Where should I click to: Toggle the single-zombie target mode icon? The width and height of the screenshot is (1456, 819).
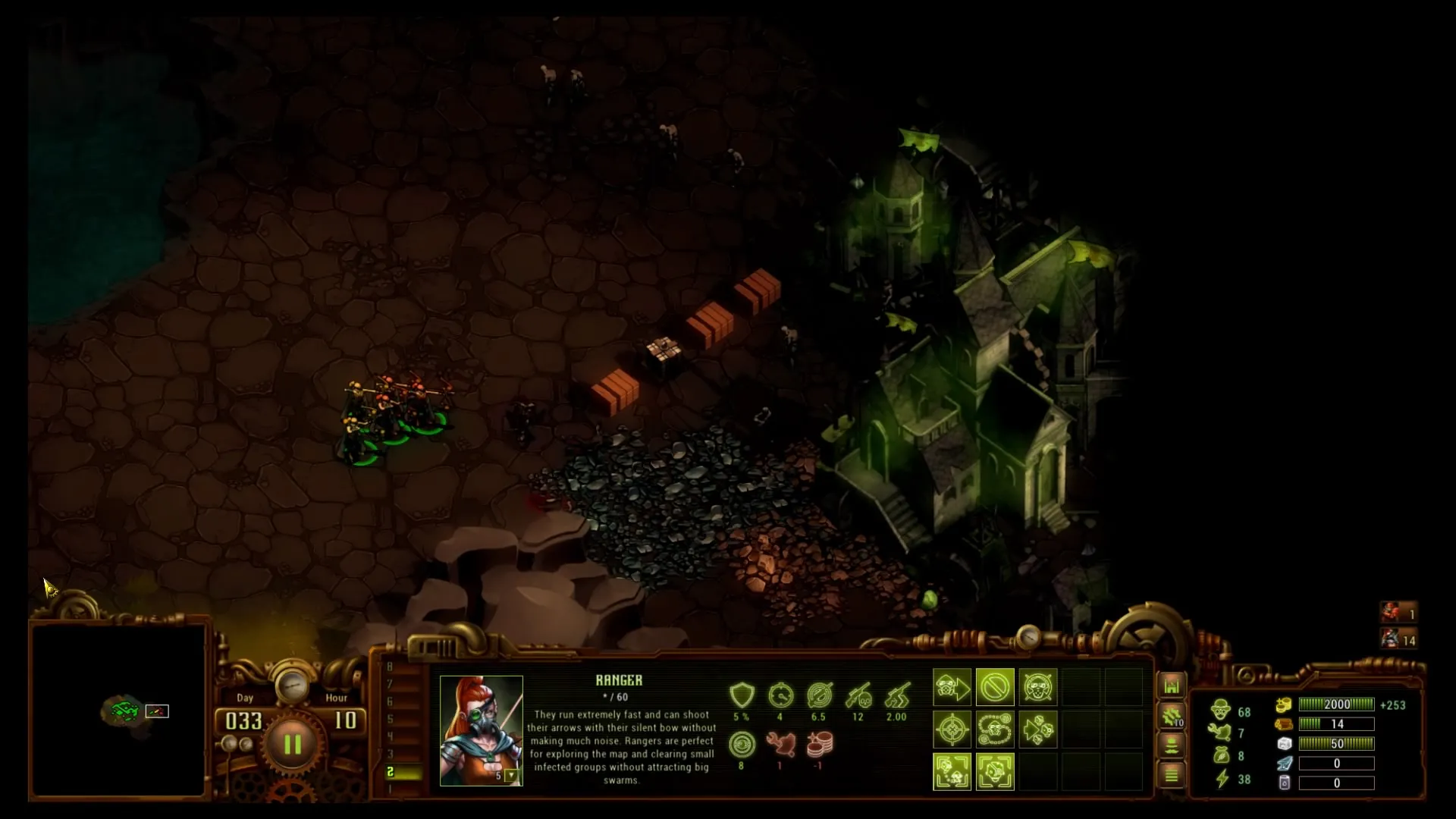(995, 772)
